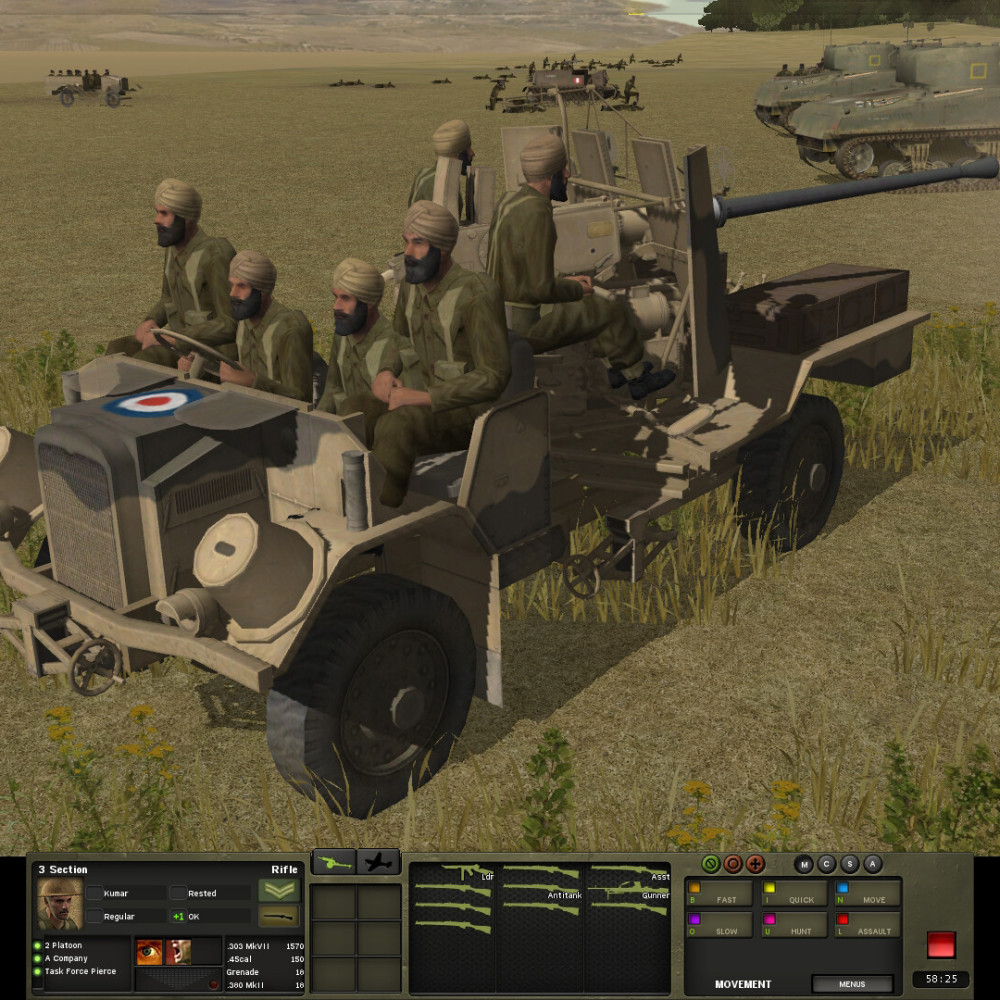The width and height of the screenshot is (1000, 1000).
Task: Switch to the M (movement) command tab
Action: (x=804, y=864)
